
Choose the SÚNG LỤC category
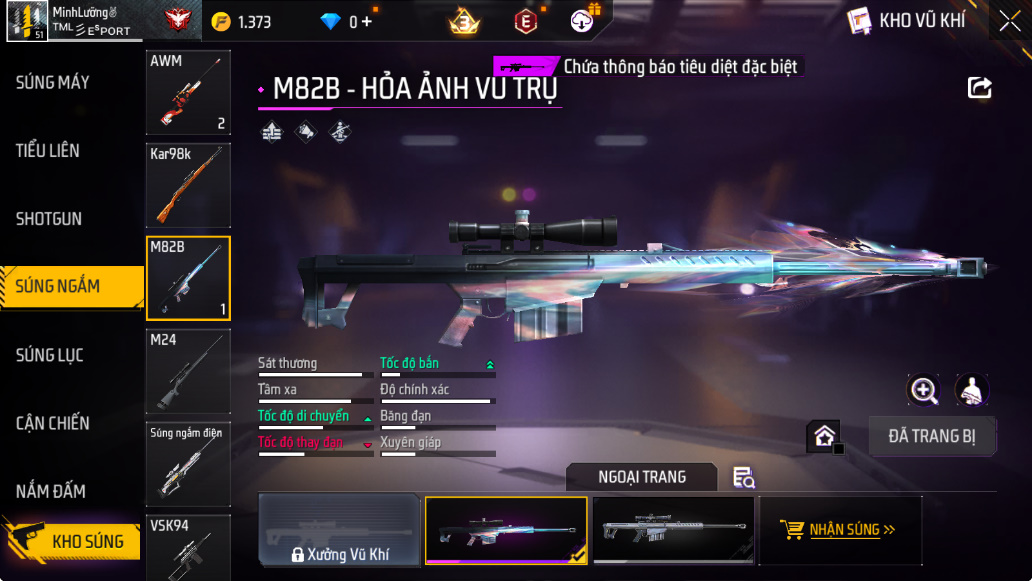[x=50, y=355]
